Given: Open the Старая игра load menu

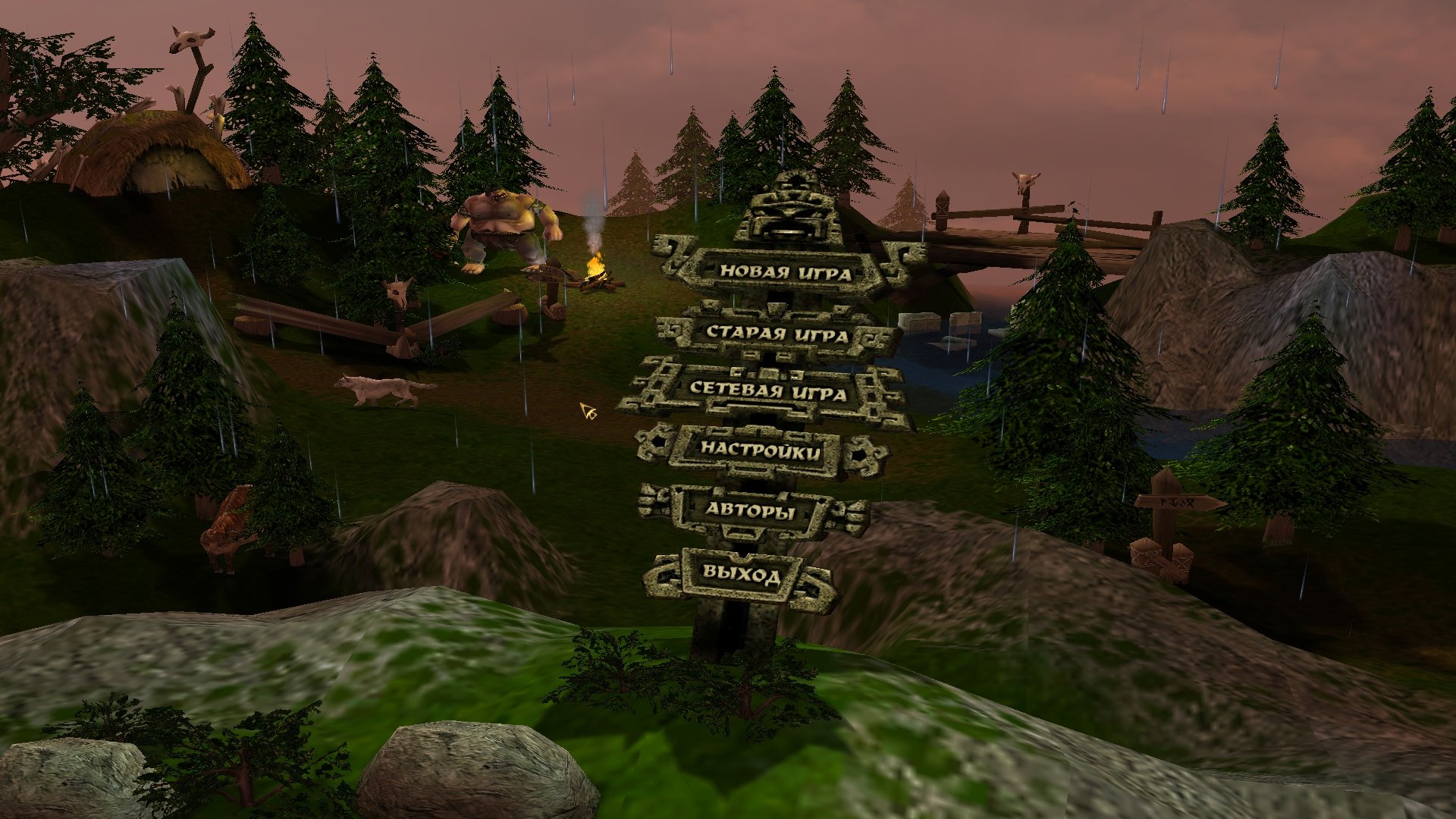Looking at the screenshot, I should [x=777, y=333].
